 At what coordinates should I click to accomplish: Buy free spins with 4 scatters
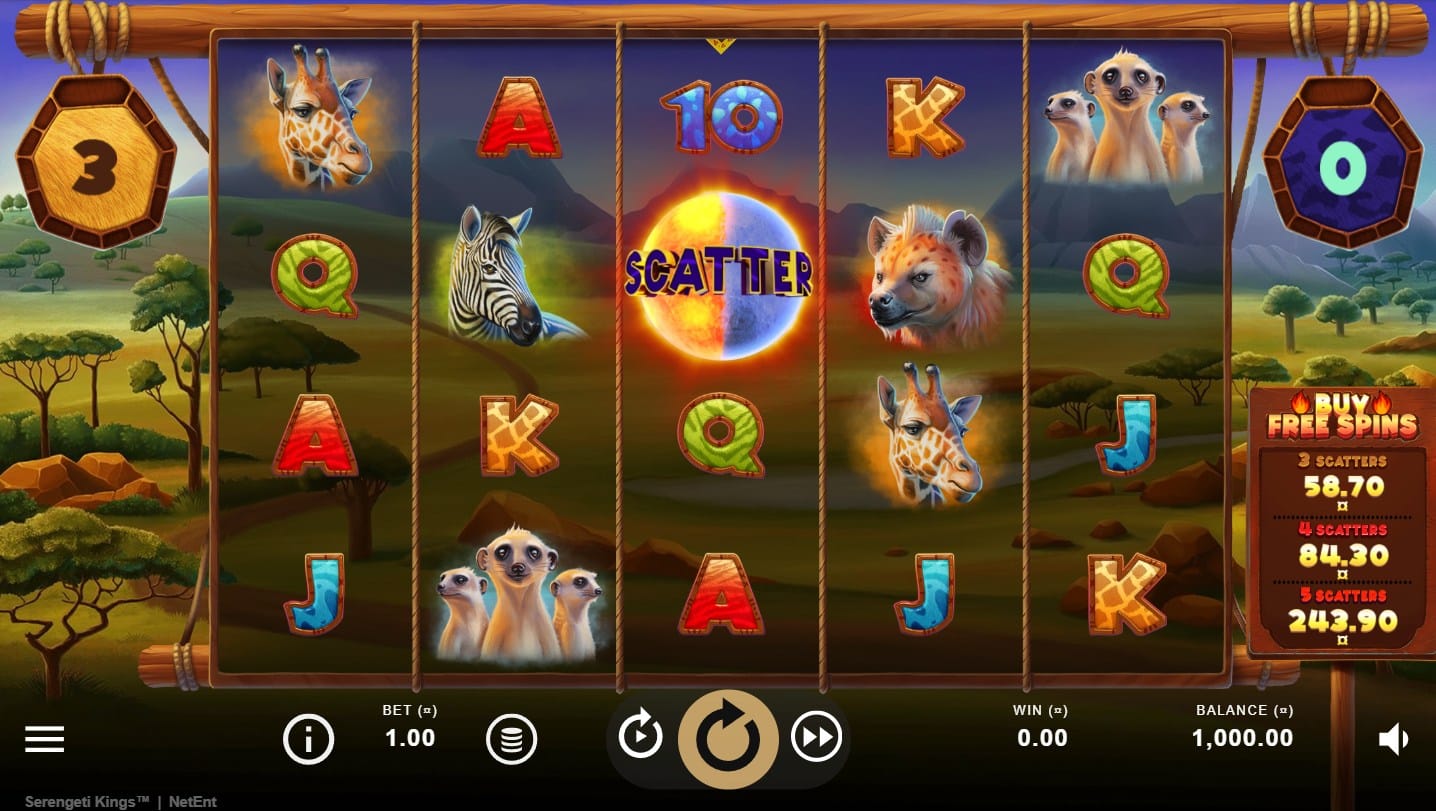tap(1342, 545)
